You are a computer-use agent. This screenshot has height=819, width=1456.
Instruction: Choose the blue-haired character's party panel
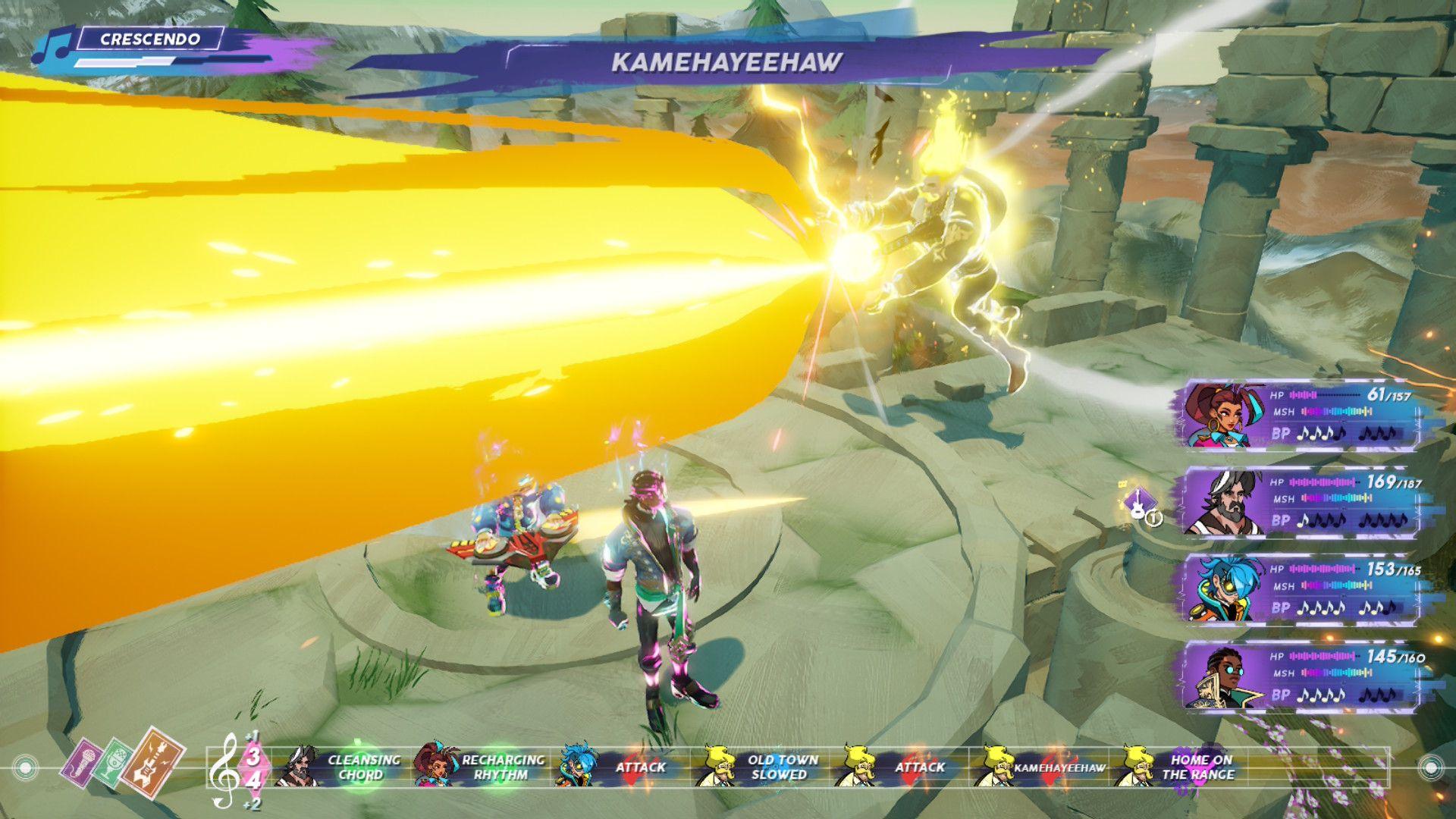[x=1297, y=589]
